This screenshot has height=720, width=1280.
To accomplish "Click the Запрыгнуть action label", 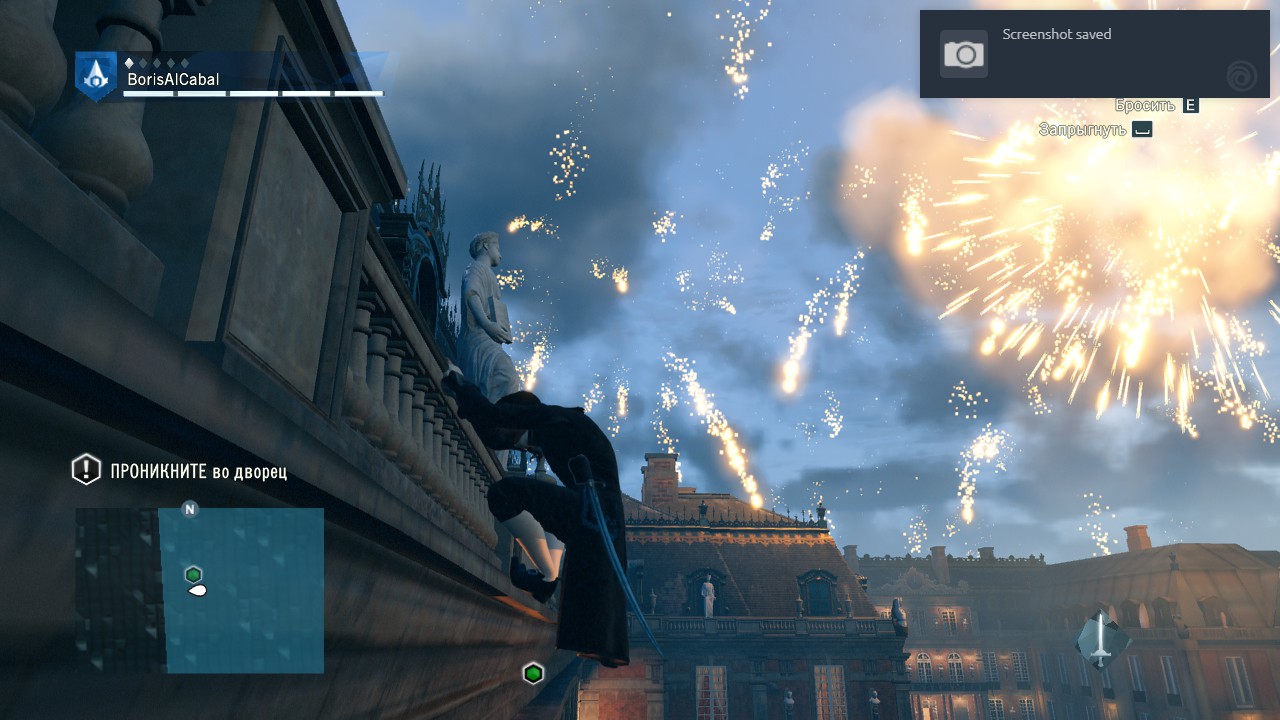I will pos(1083,129).
